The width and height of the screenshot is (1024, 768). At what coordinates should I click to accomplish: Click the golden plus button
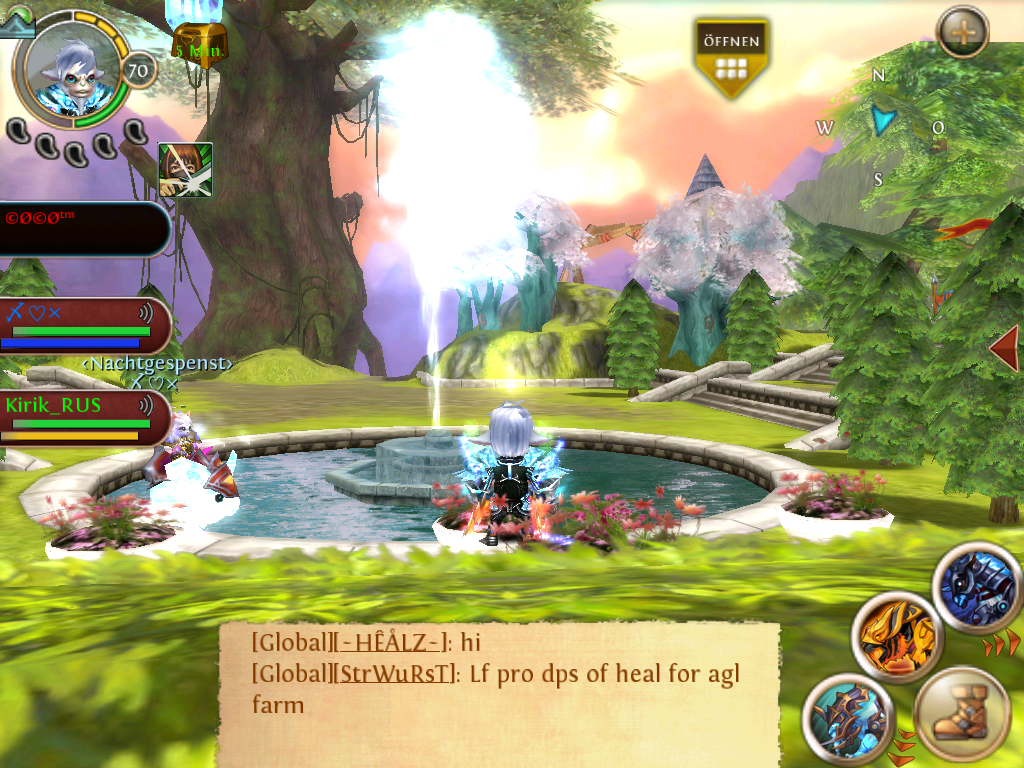tap(963, 32)
